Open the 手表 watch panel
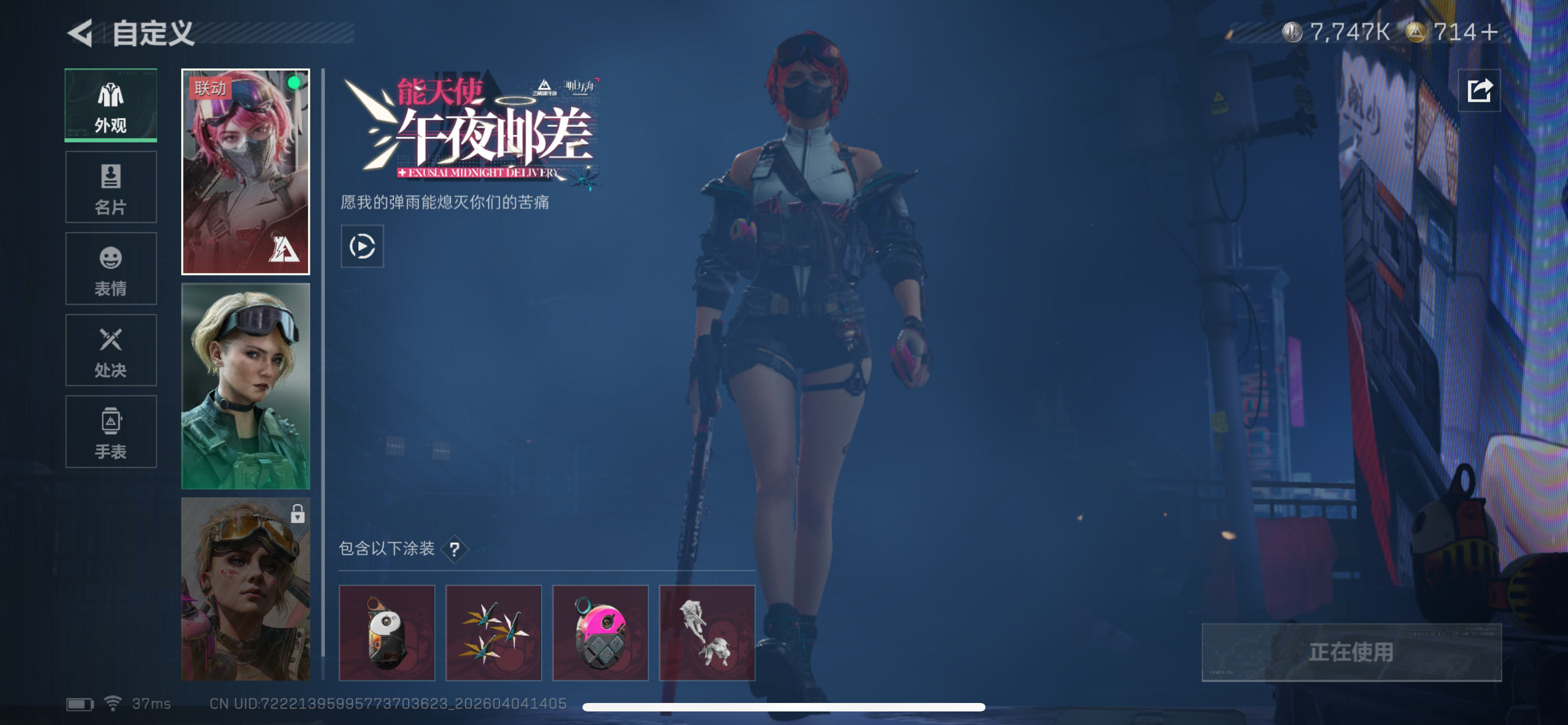The width and height of the screenshot is (1568, 725). [x=110, y=432]
